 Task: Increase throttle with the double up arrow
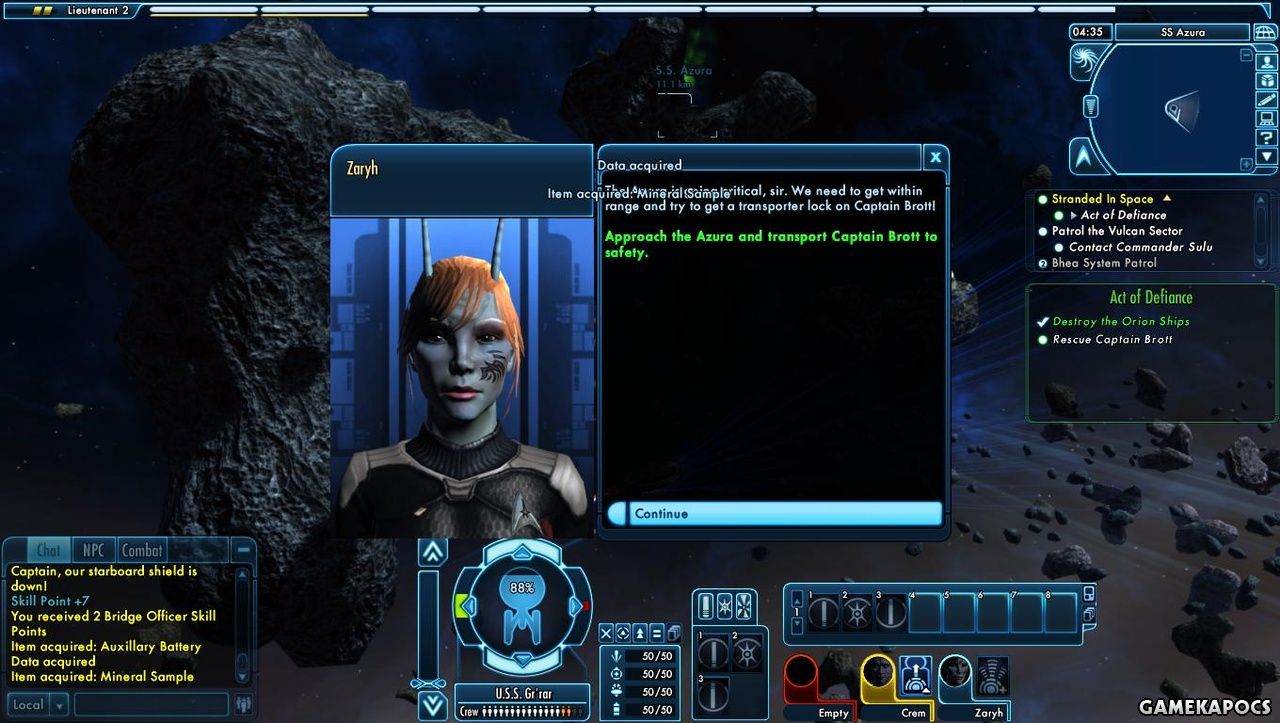[433, 552]
